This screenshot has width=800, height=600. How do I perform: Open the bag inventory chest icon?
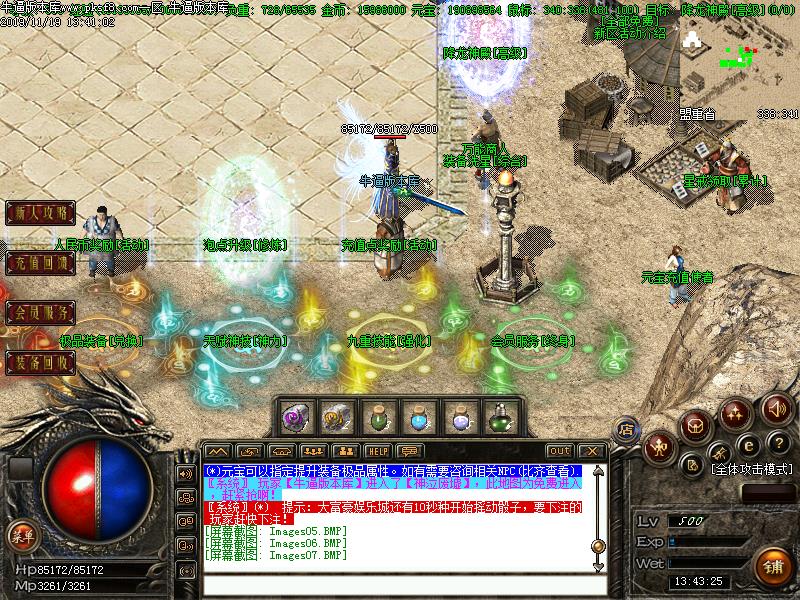pyautogui.click(x=696, y=424)
